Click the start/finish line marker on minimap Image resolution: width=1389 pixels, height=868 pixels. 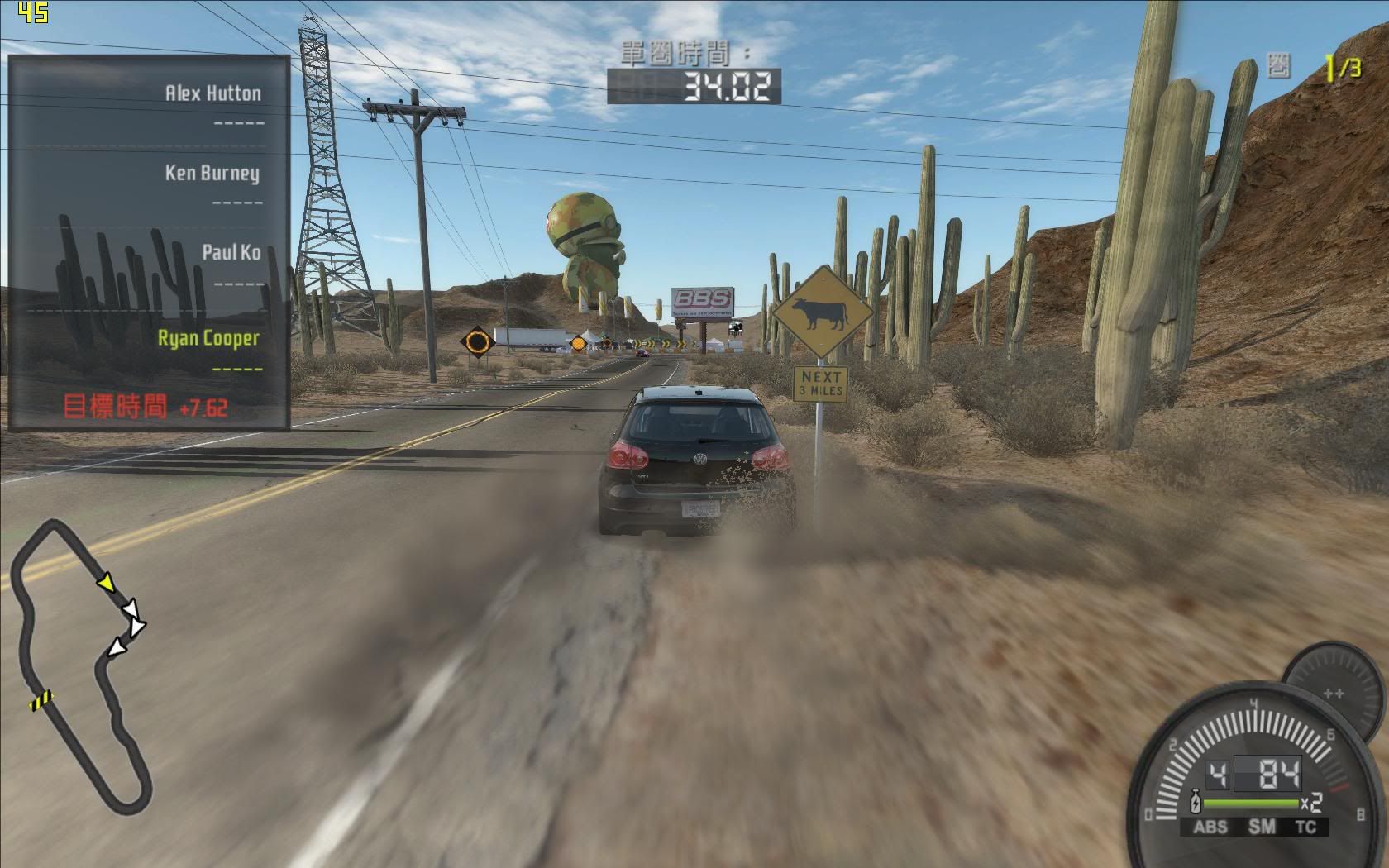pyautogui.click(x=40, y=701)
